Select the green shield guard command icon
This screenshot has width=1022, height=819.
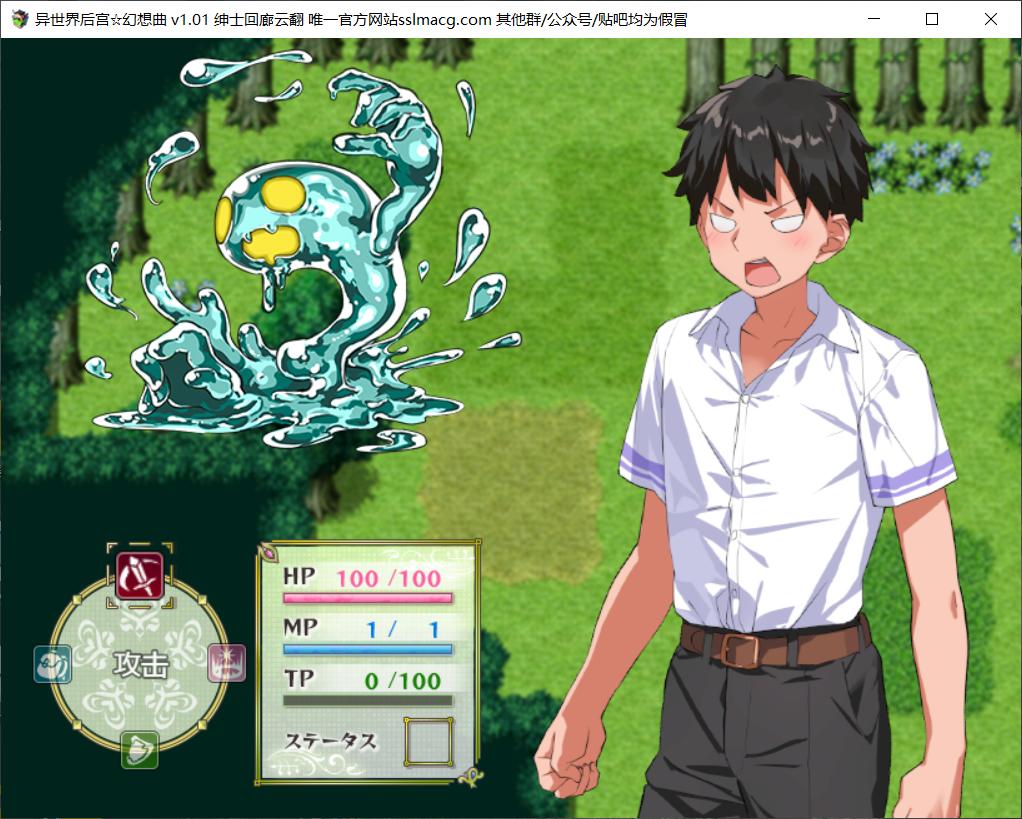click(x=139, y=749)
